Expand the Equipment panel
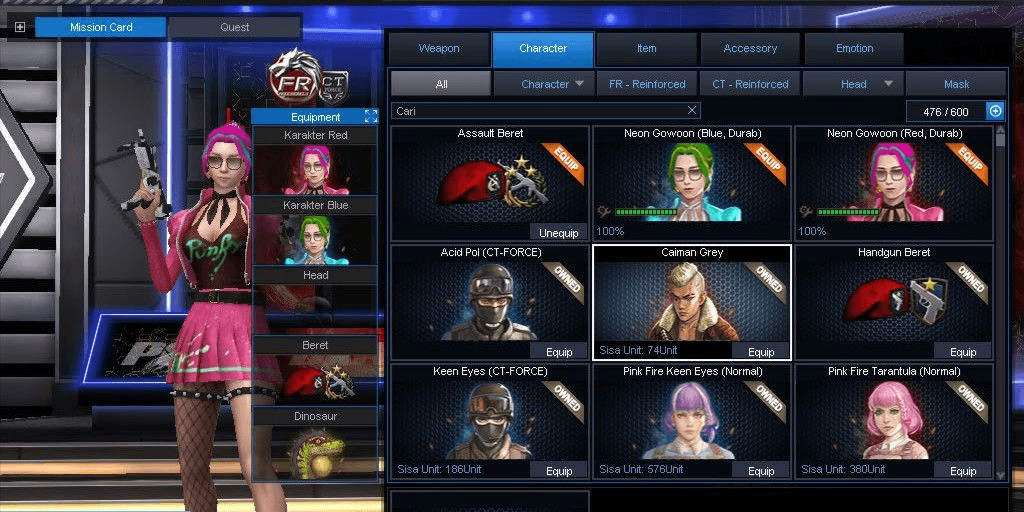1024x512 pixels. [371, 117]
